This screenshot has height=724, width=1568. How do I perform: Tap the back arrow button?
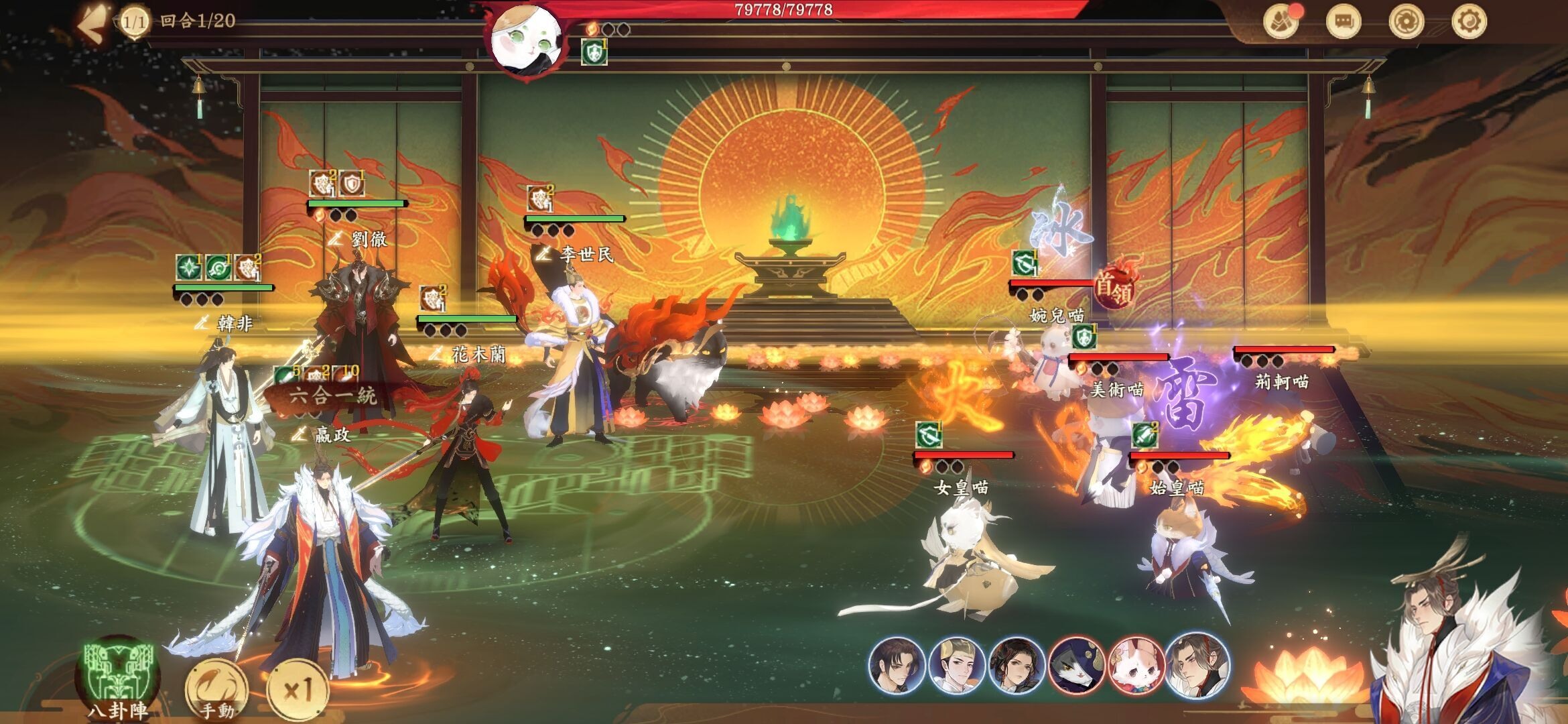pos(92,25)
